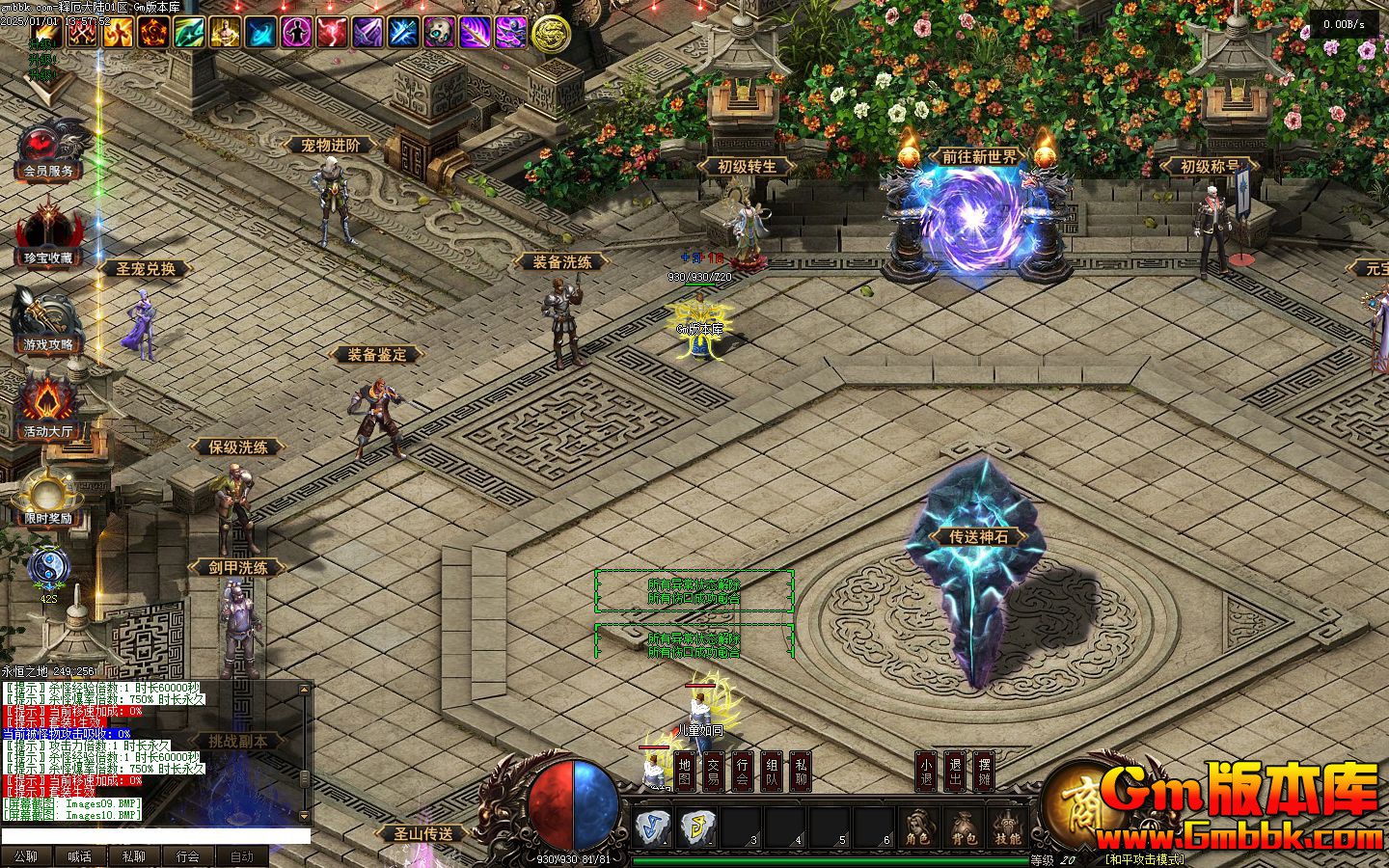Choose 退出 to exit the game

(954, 771)
